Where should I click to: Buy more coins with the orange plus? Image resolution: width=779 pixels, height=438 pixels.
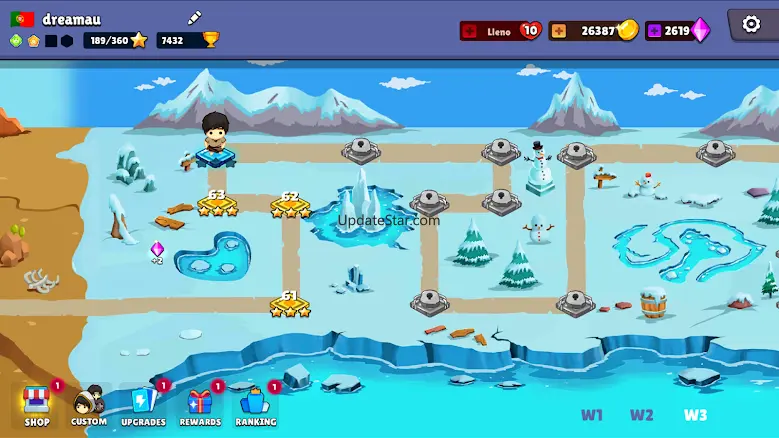[558, 31]
